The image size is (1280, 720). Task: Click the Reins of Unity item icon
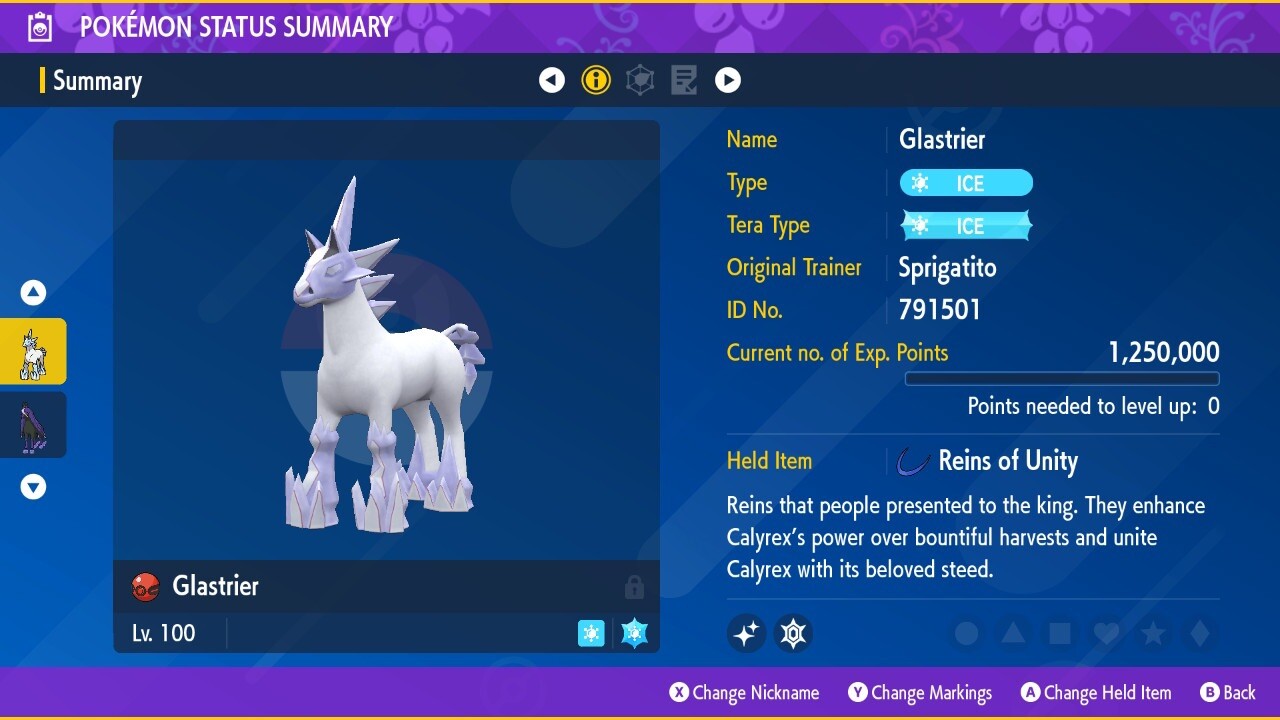click(913, 461)
